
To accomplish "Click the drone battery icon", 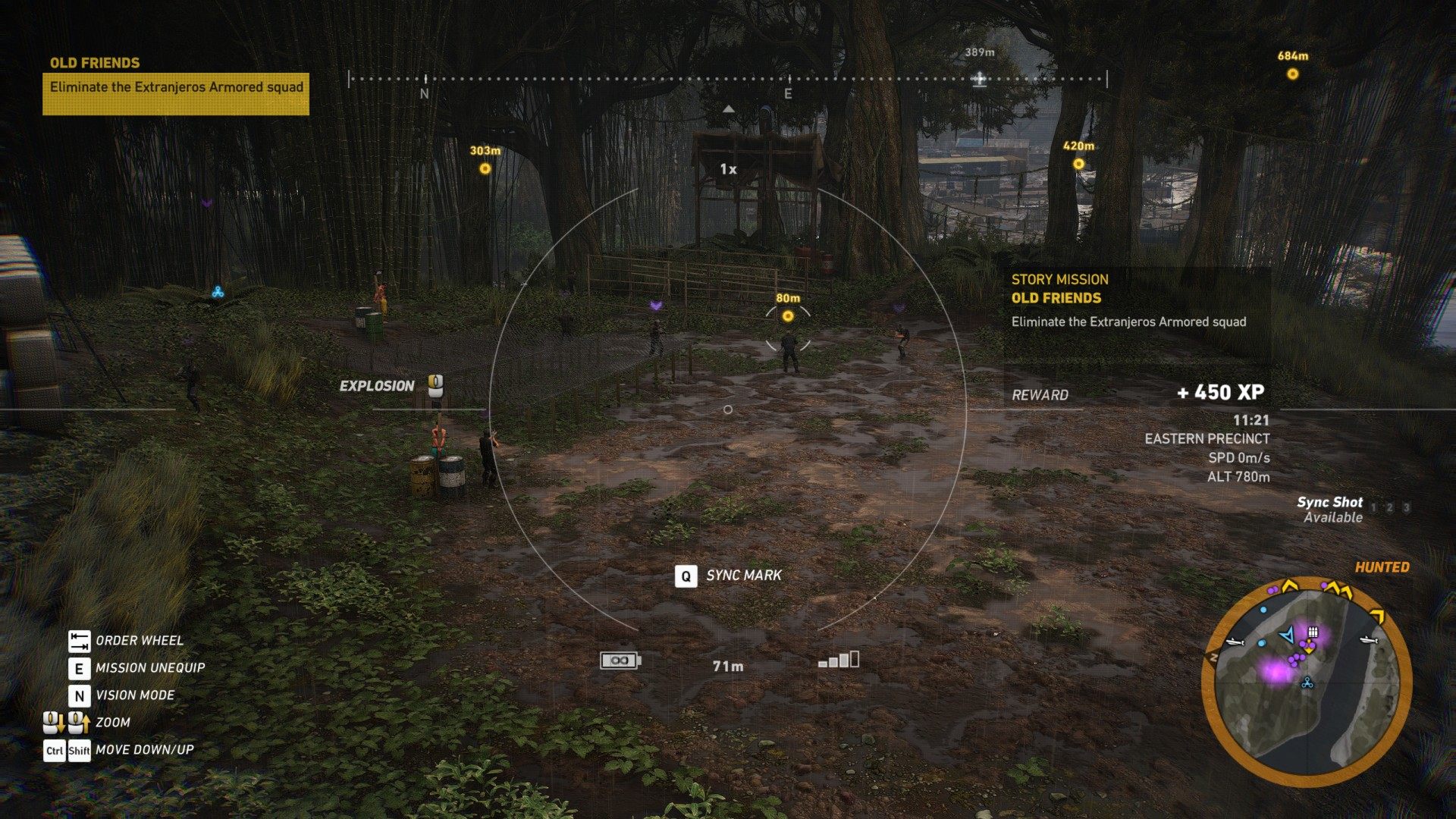I will [620, 661].
